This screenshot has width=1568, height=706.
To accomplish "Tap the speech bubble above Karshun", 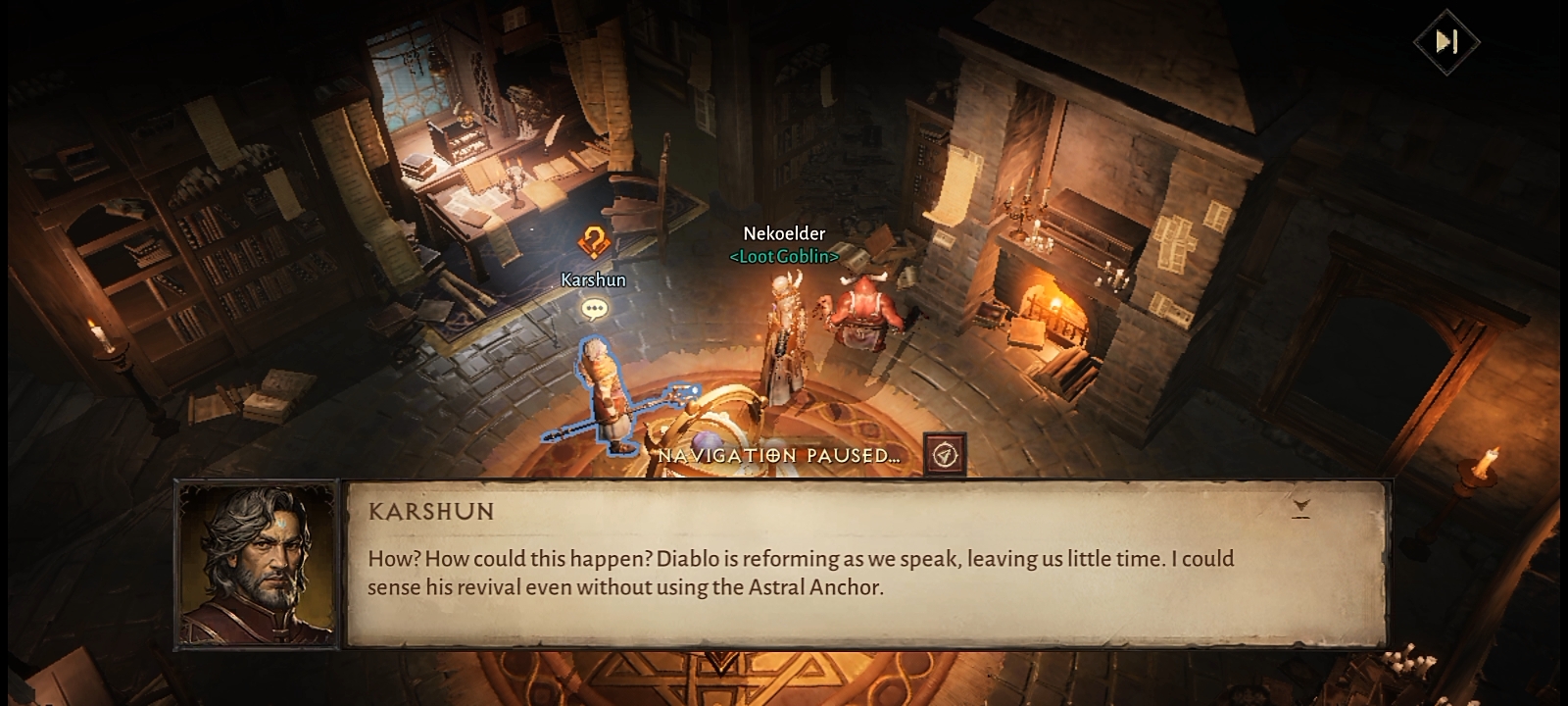I will 594,310.
